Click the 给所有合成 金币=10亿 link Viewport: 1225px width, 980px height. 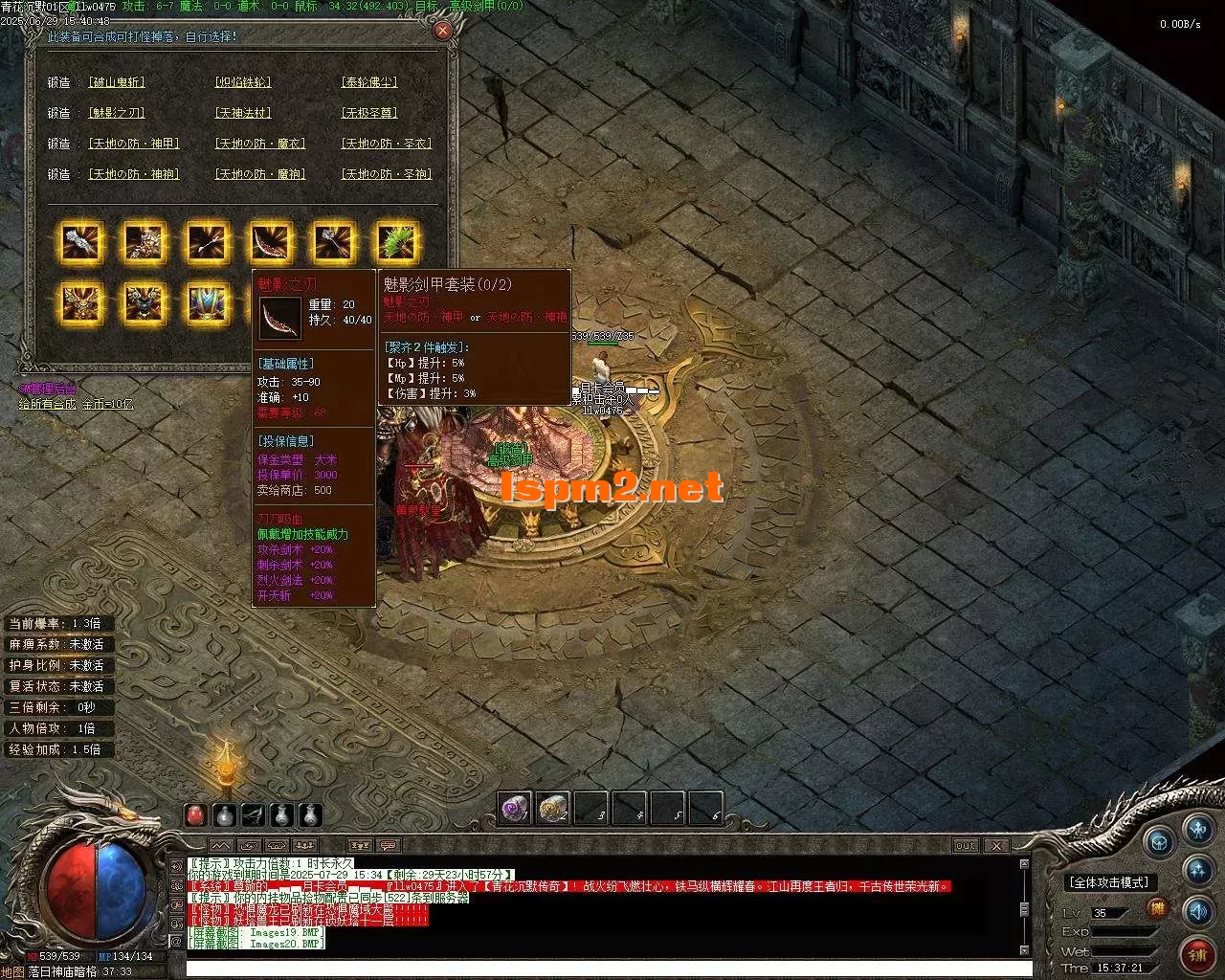click(x=77, y=405)
